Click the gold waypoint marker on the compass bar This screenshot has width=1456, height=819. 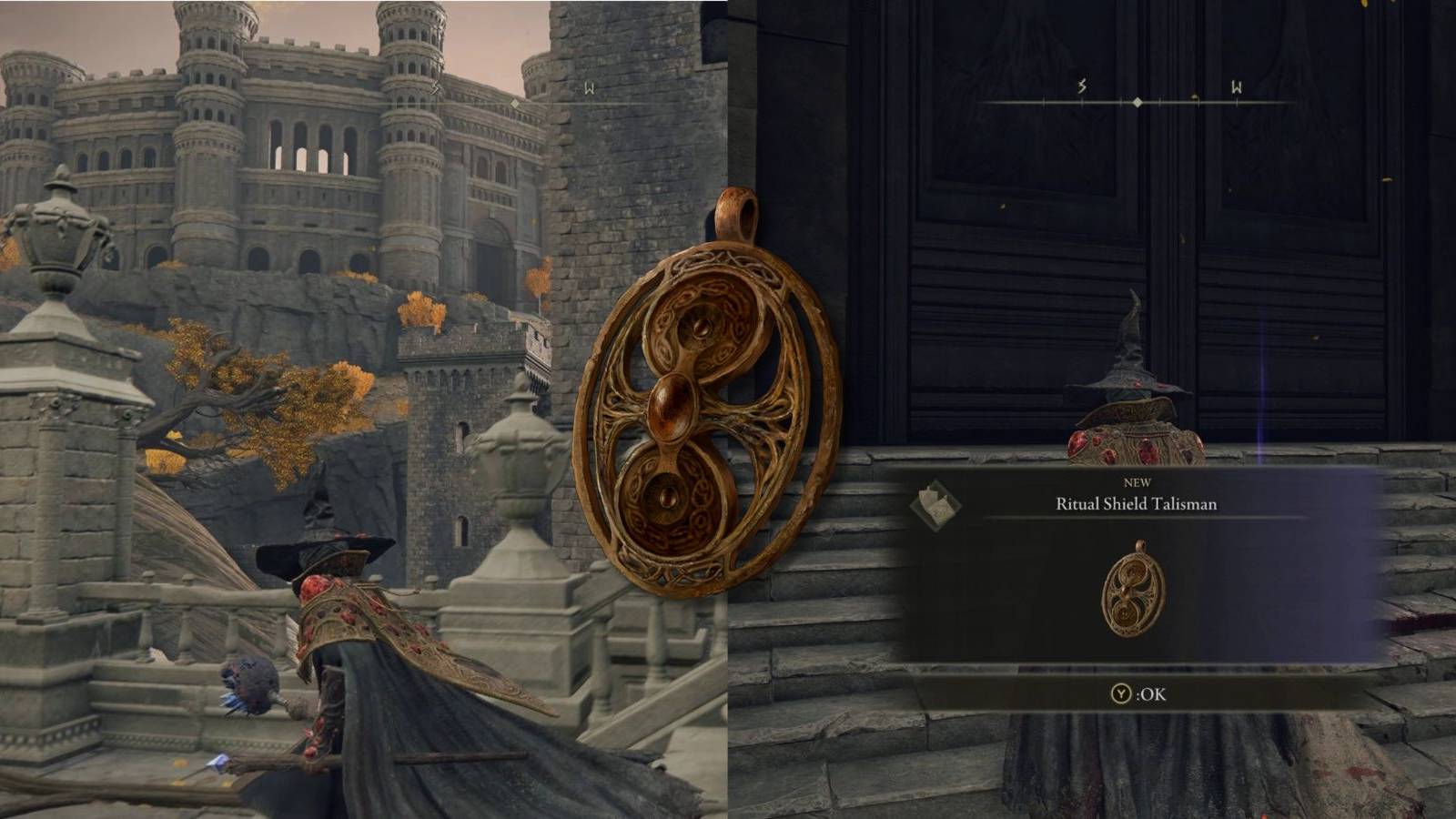coord(1195,97)
